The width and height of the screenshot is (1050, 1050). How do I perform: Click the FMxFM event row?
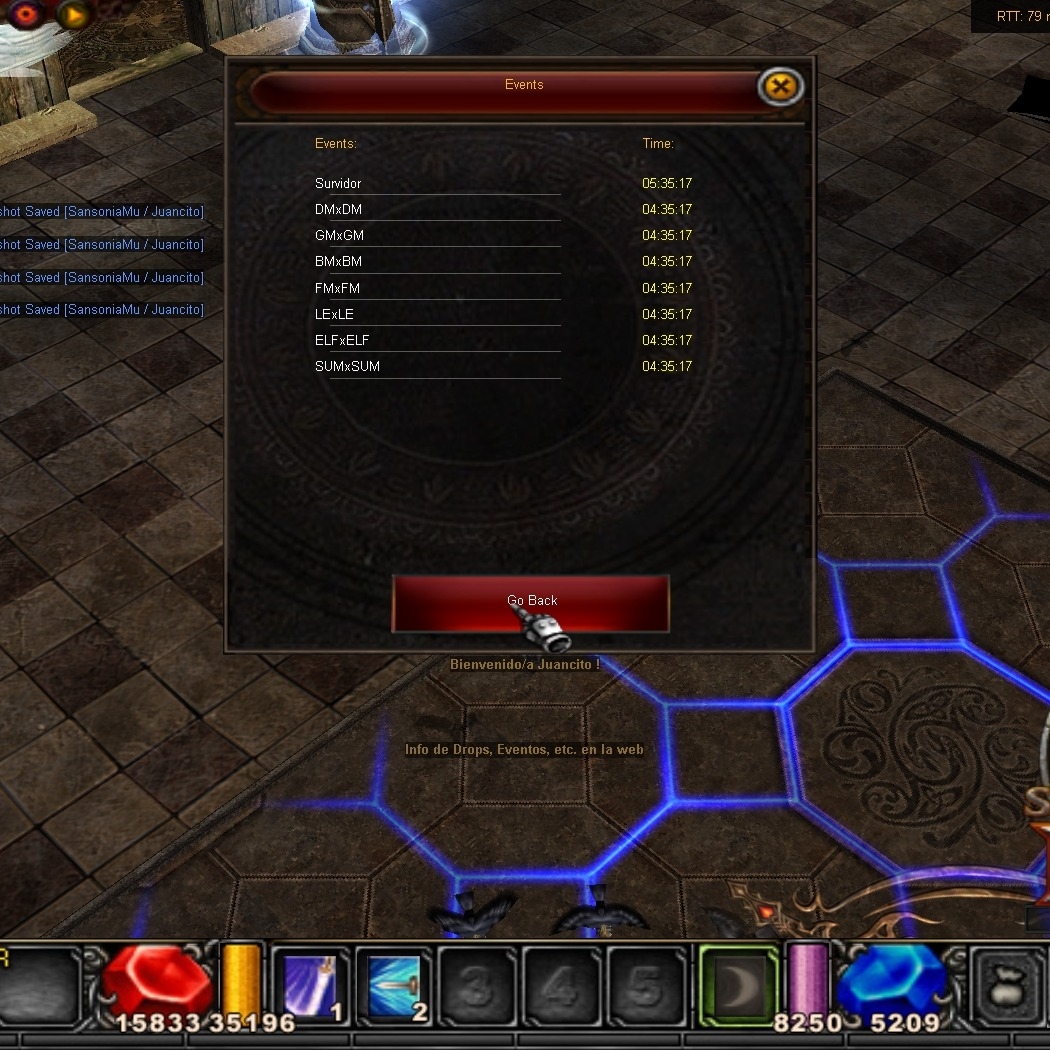tap(337, 289)
